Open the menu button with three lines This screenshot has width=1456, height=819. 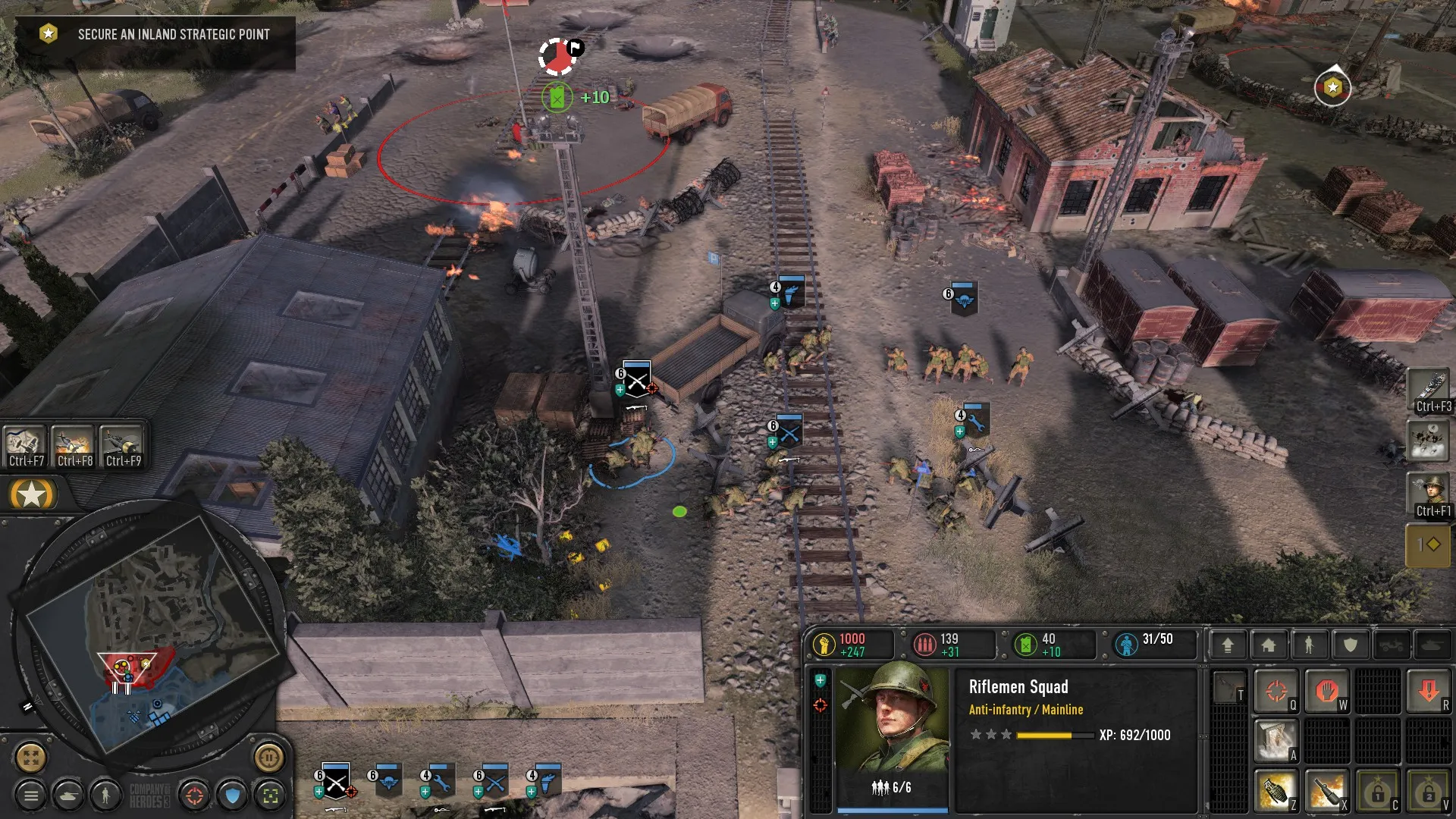[31, 795]
